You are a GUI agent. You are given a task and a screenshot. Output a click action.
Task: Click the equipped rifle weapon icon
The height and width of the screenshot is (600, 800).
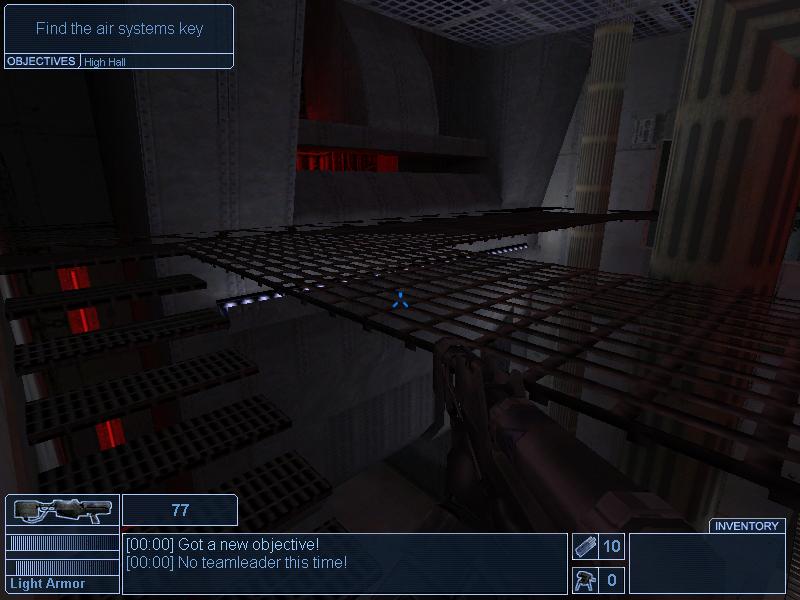coord(61,511)
